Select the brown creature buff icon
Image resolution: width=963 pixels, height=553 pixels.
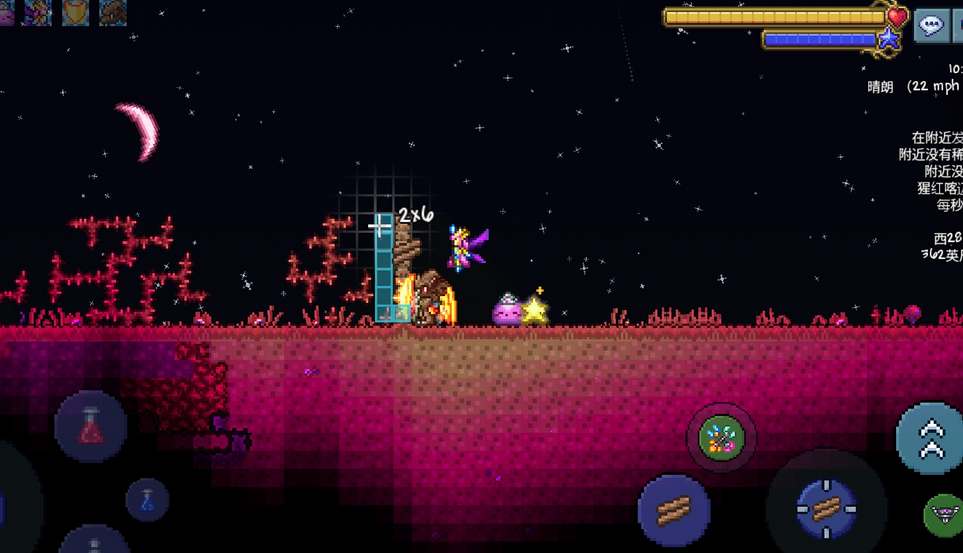click(113, 12)
